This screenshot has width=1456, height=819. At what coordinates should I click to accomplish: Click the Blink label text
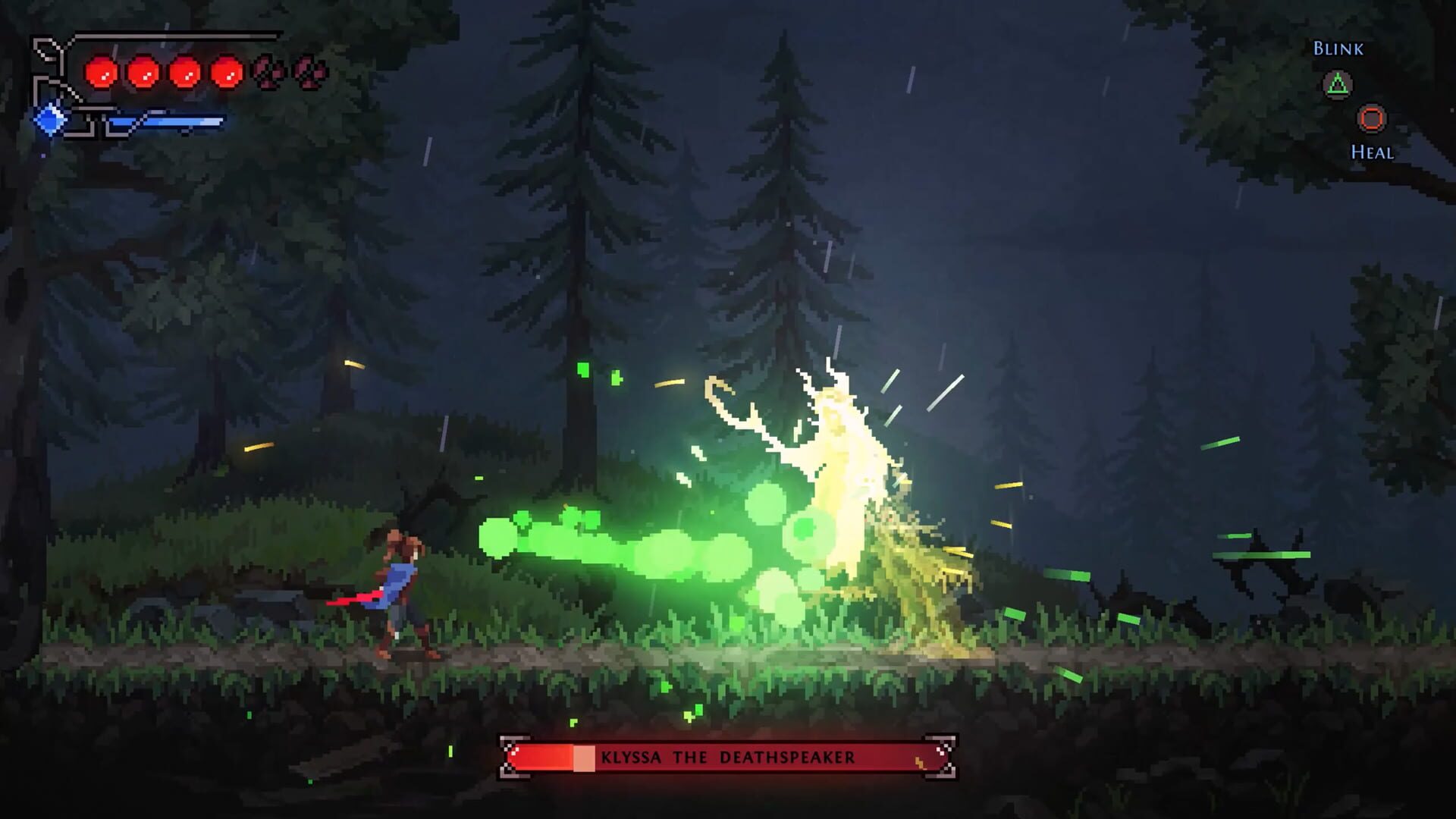(x=1338, y=48)
